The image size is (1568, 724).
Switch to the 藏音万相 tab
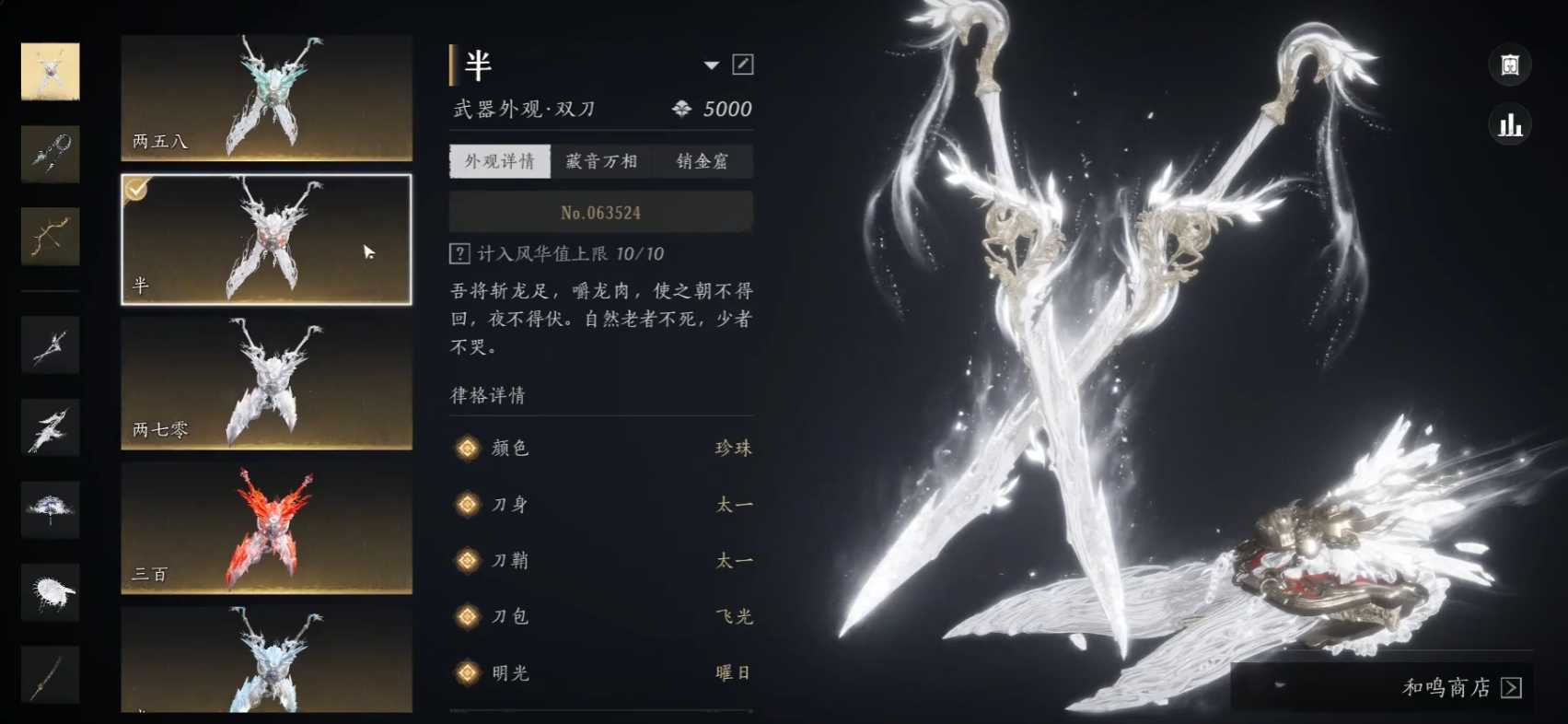[x=603, y=160]
